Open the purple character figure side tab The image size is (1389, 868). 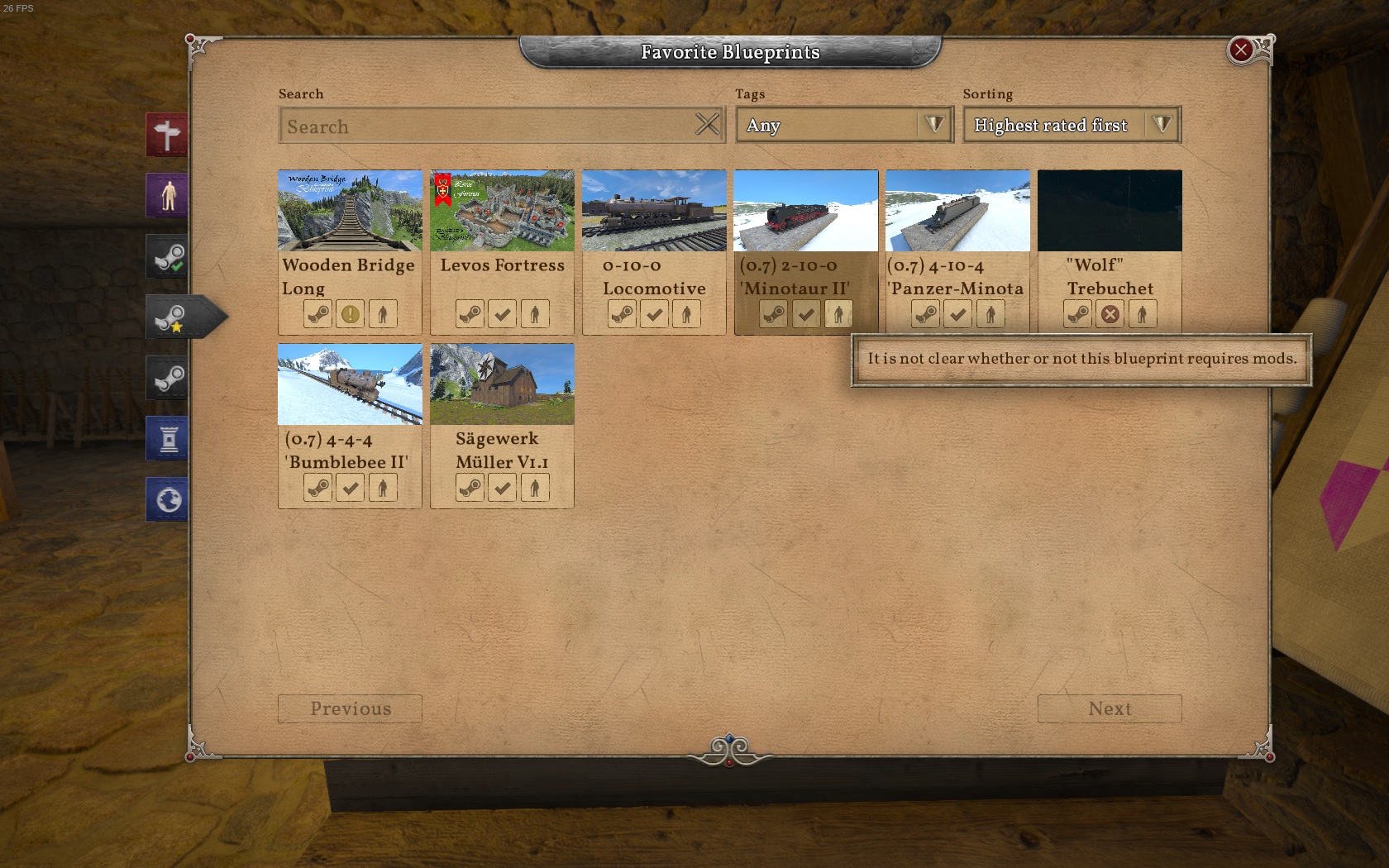[x=167, y=196]
